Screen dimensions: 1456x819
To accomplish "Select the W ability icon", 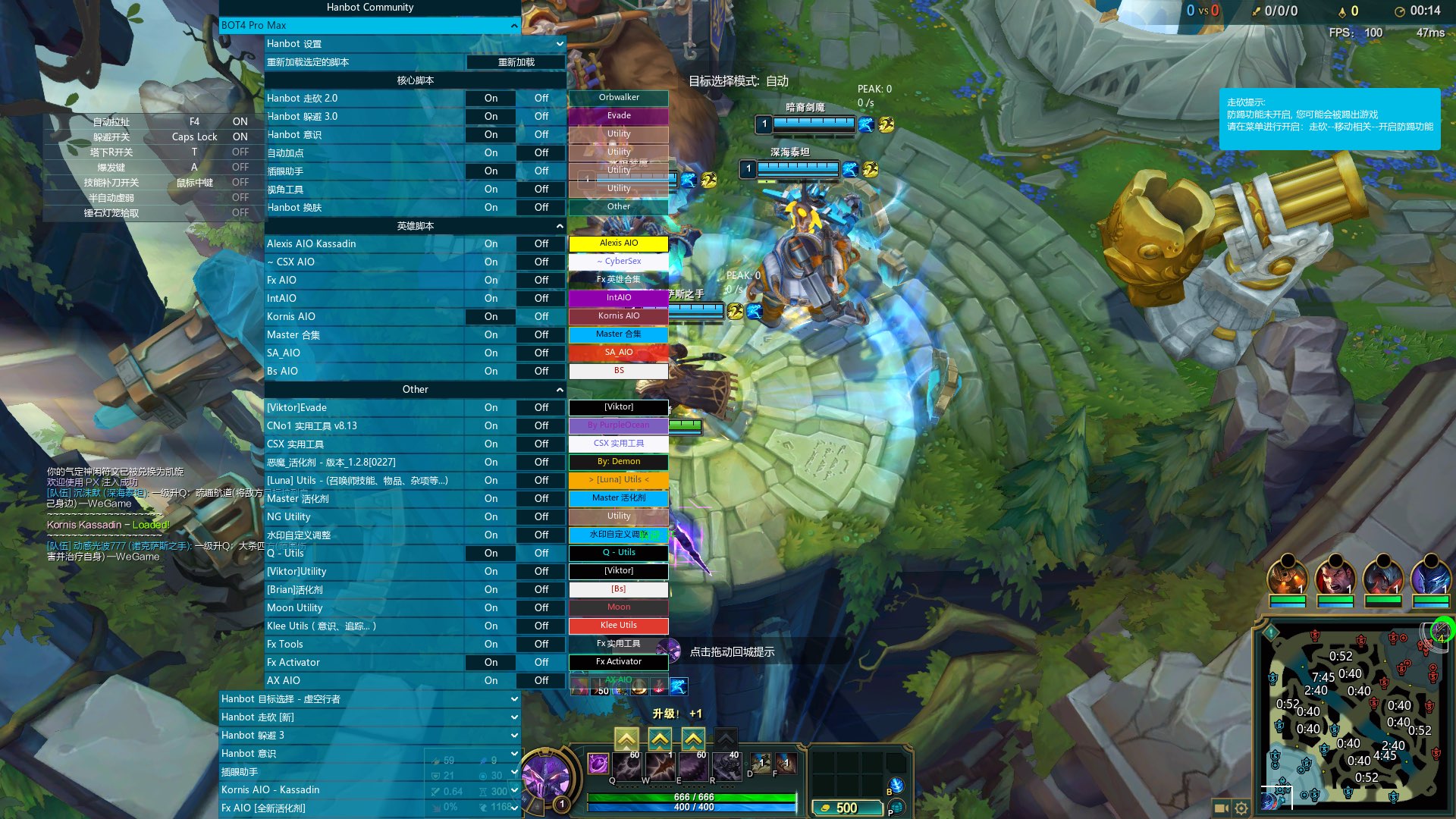I will [x=660, y=766].
